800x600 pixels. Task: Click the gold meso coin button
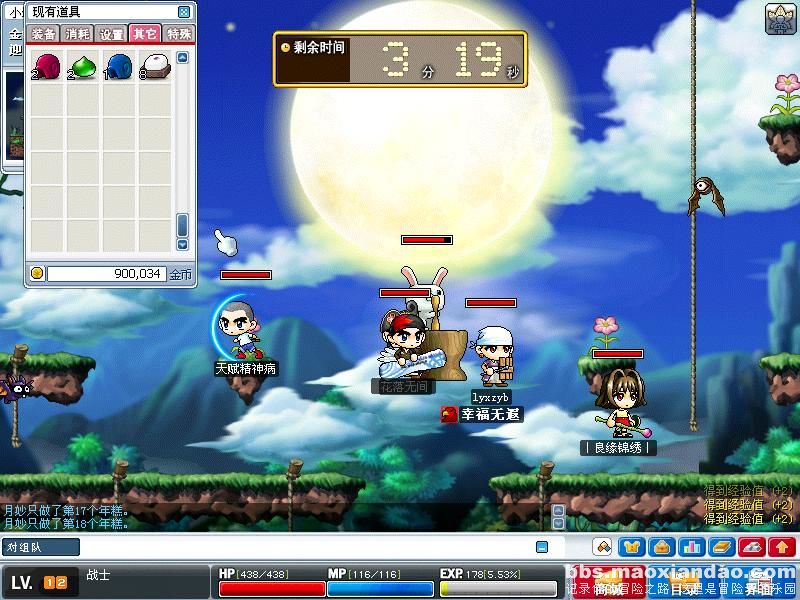(37, 273)
